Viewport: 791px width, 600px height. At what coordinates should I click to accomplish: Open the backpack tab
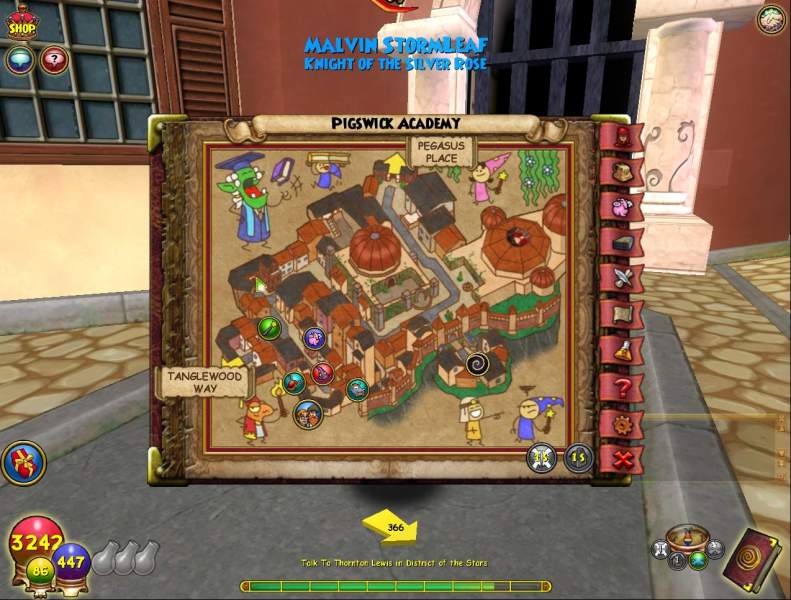622,171
